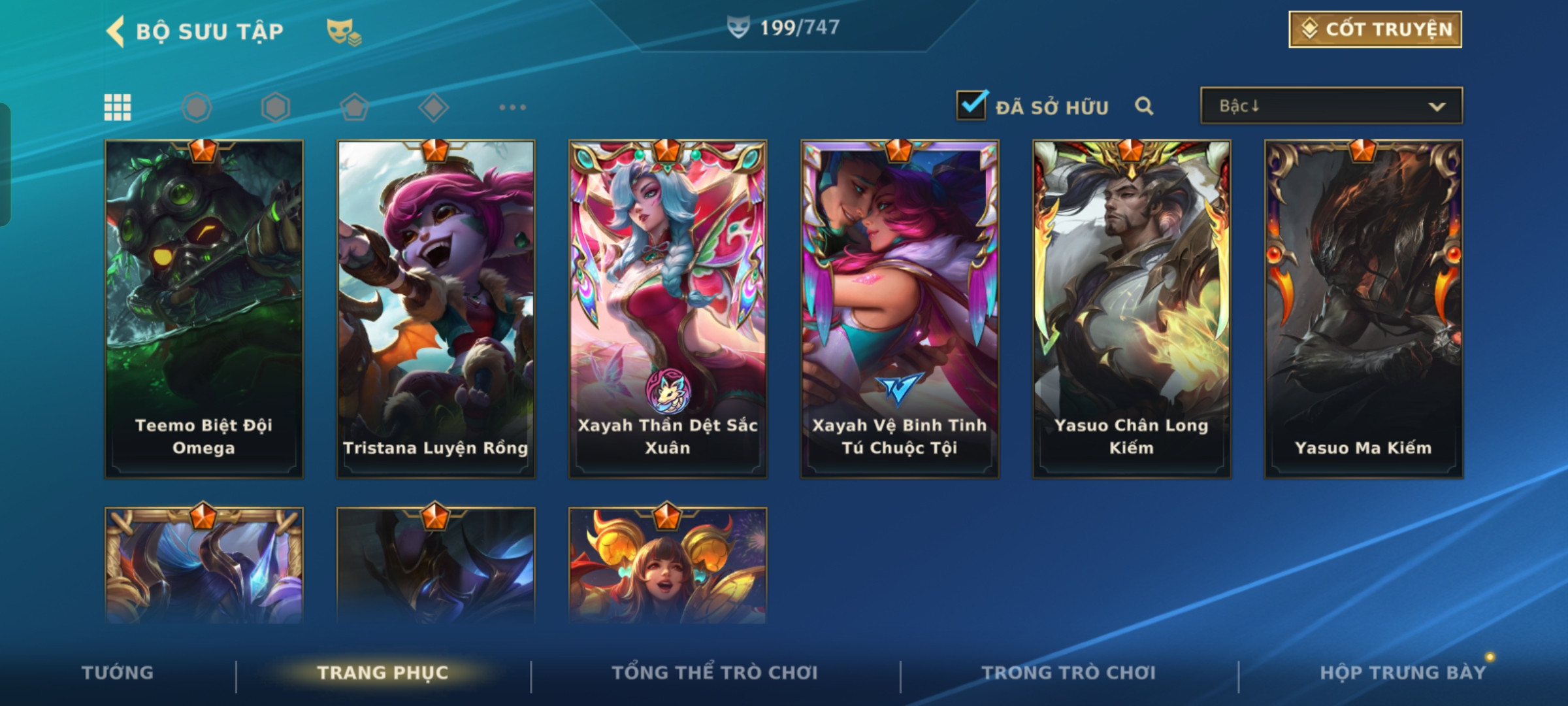Open the Cốt Truyện button
Viewport: 1568px width, 706px height.
(1375, 29)
